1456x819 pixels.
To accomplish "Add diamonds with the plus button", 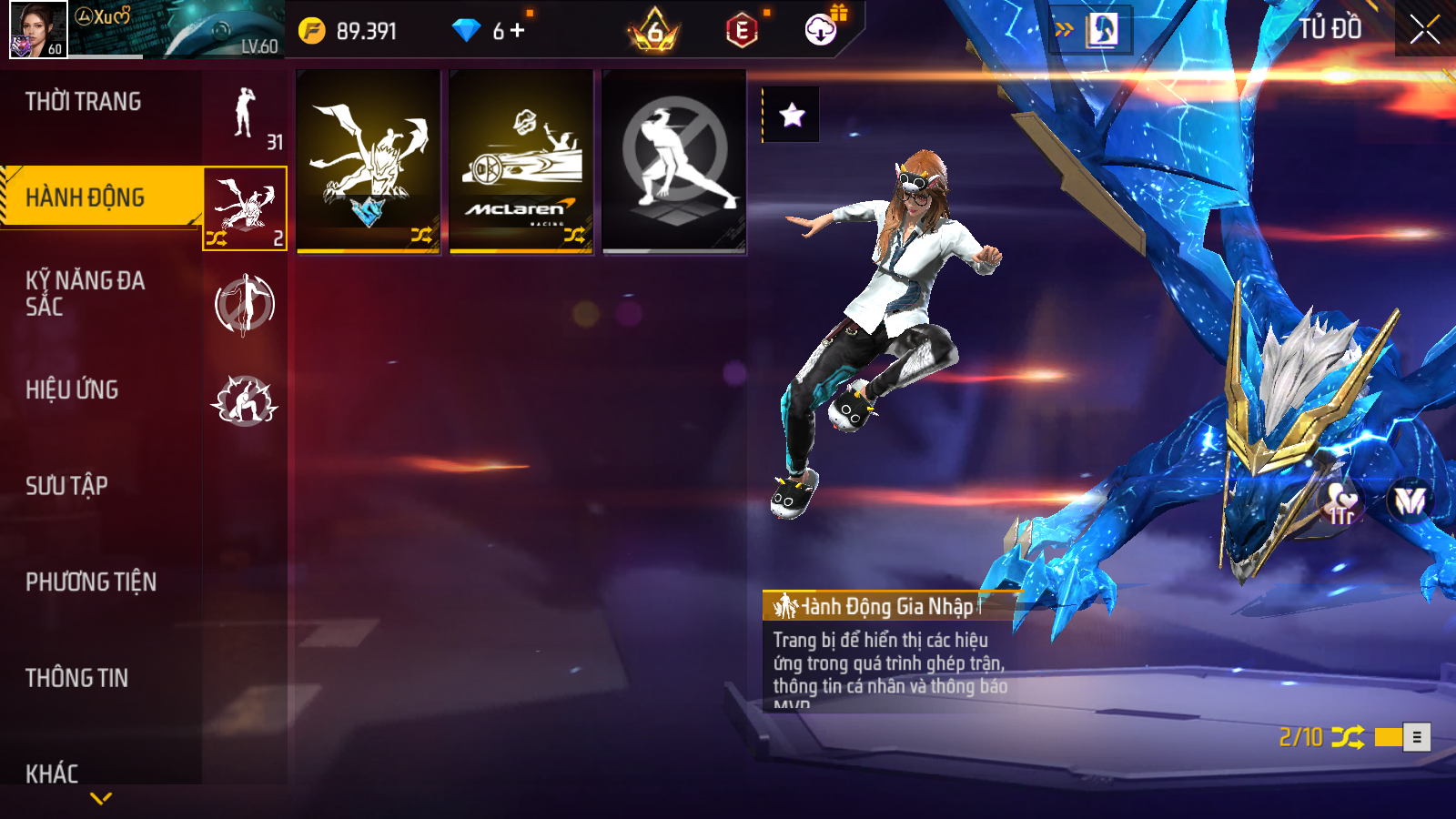I will [x=518, y=31].
